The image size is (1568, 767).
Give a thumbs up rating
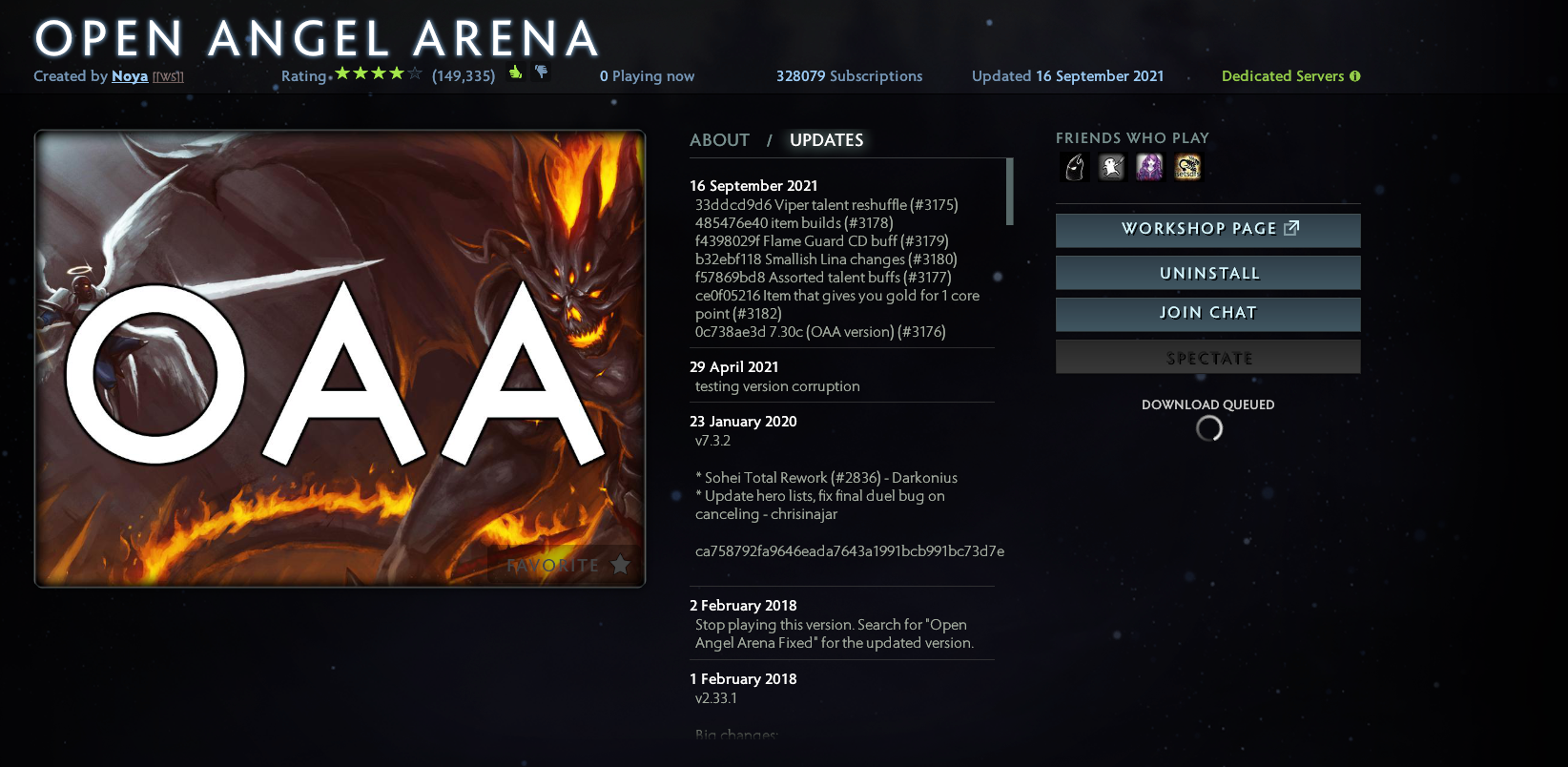coord(514,73)
